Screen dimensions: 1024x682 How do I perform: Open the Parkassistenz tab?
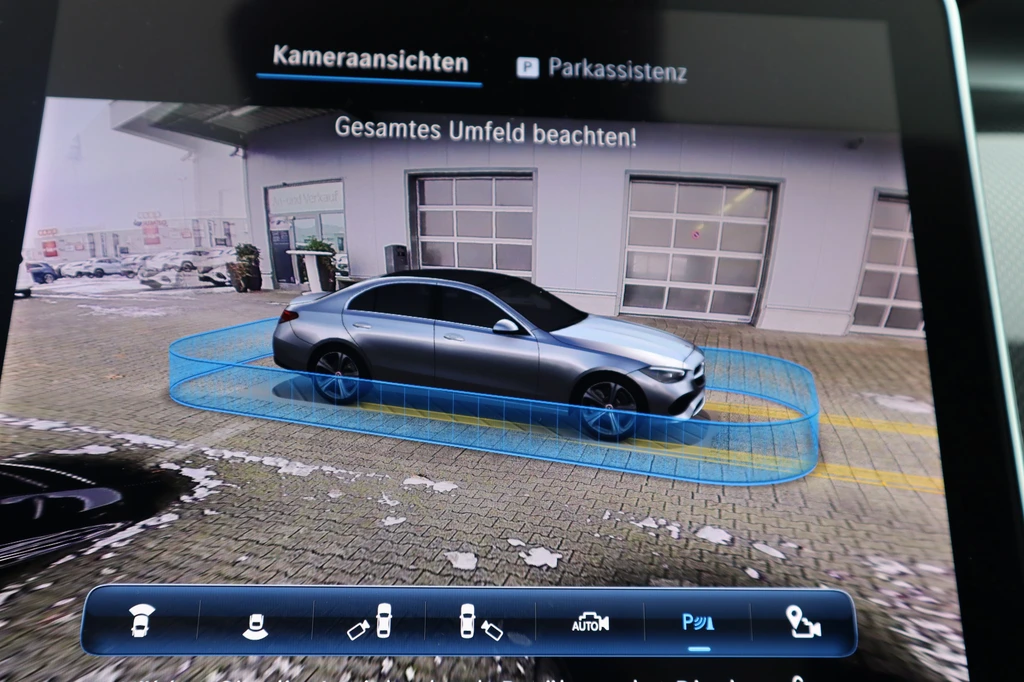point(602,70)
